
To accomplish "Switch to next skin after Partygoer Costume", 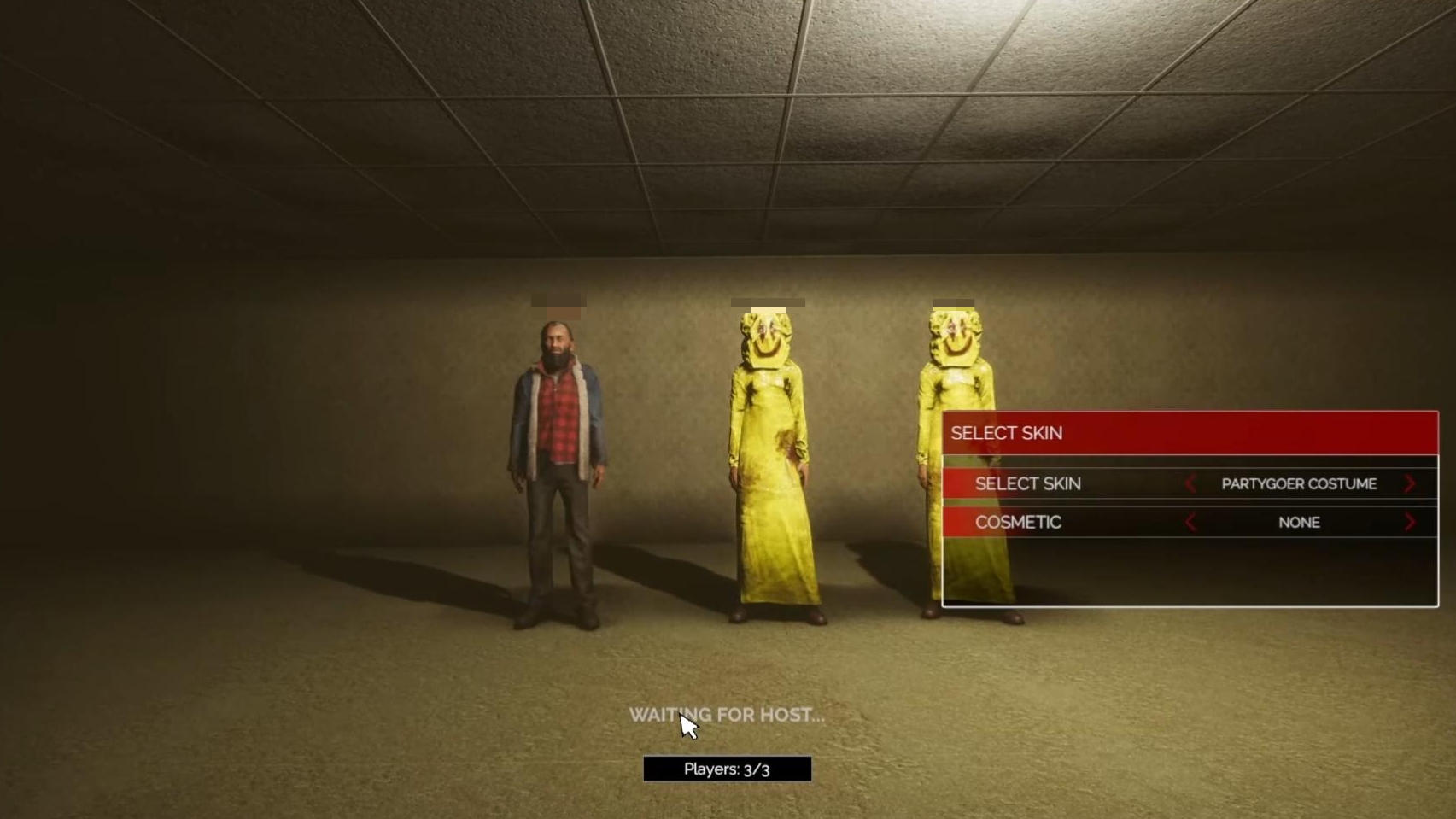I will click(1409, 484).
